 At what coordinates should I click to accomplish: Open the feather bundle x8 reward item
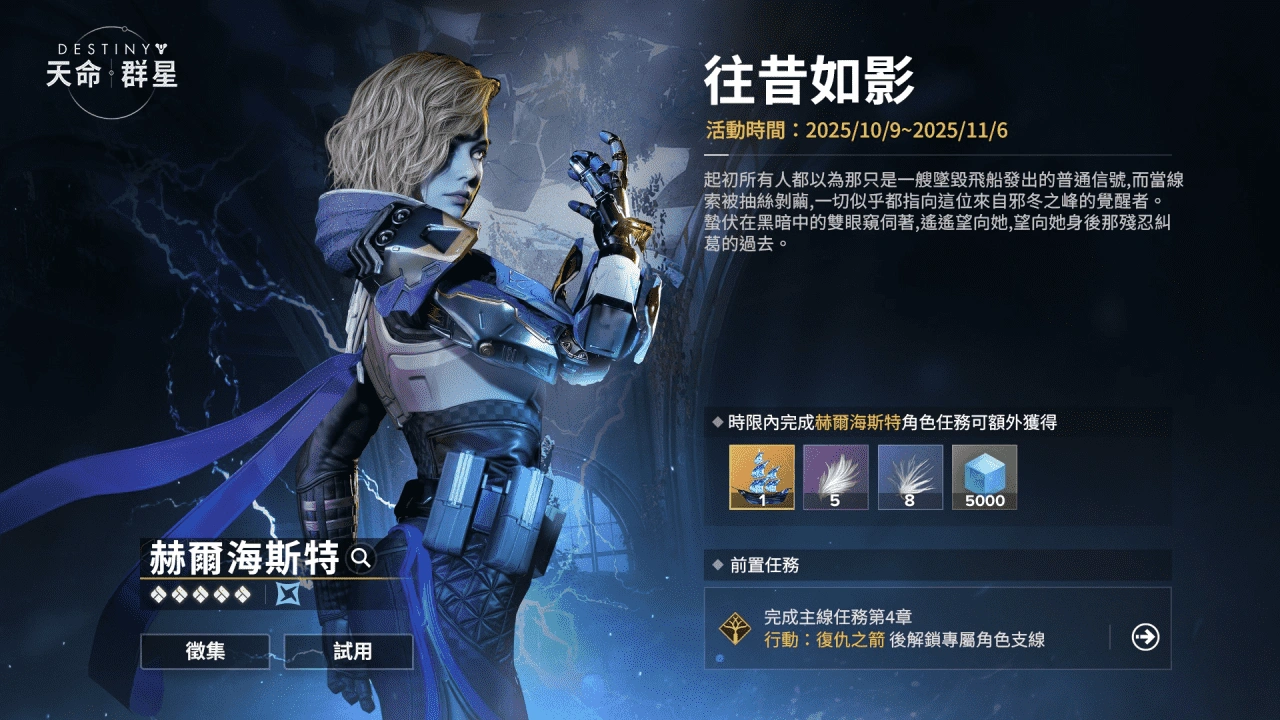pos(910,478)
